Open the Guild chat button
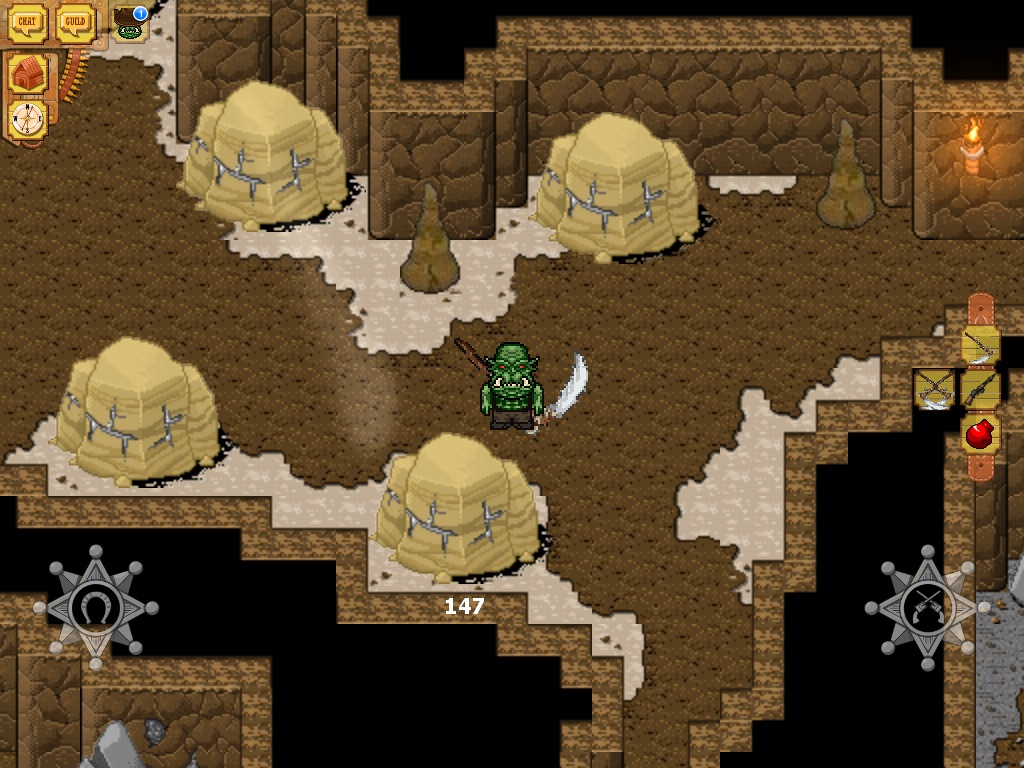The width and height of the screenshot is (1024, 768). pyautogui.click(x=75, y=23)
